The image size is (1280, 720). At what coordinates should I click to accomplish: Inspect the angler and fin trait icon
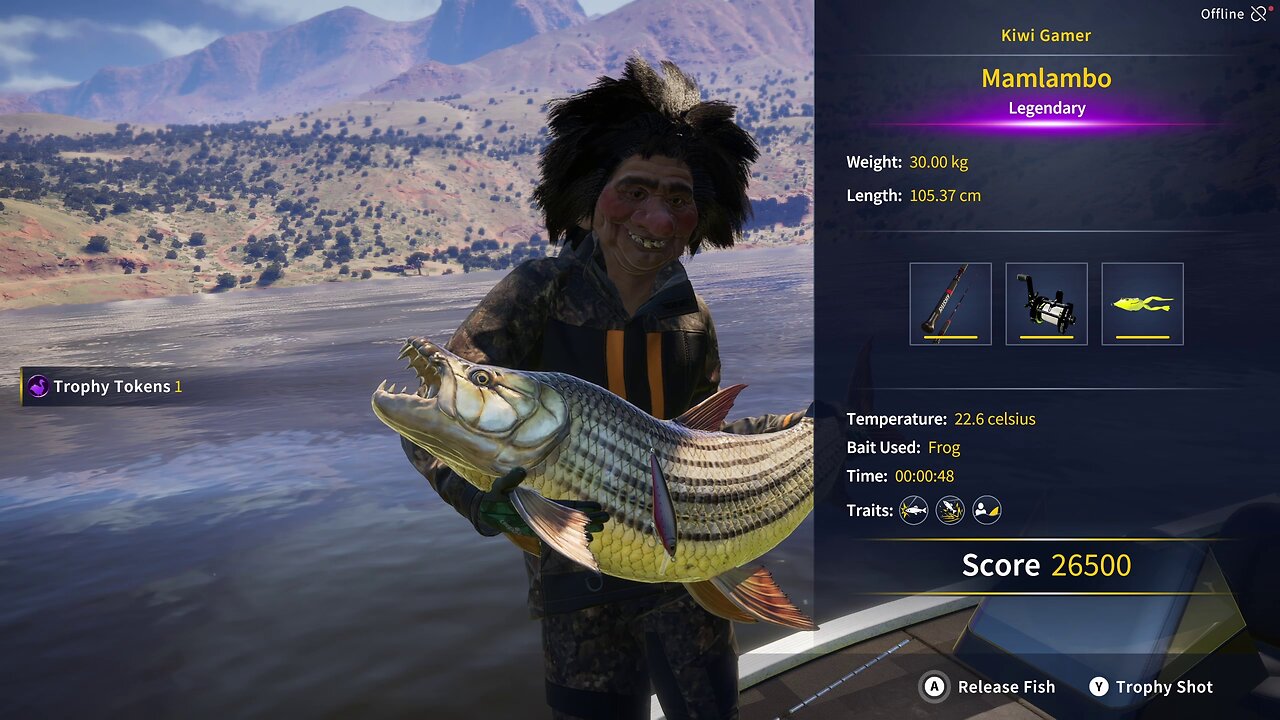[x=987, y=511]
